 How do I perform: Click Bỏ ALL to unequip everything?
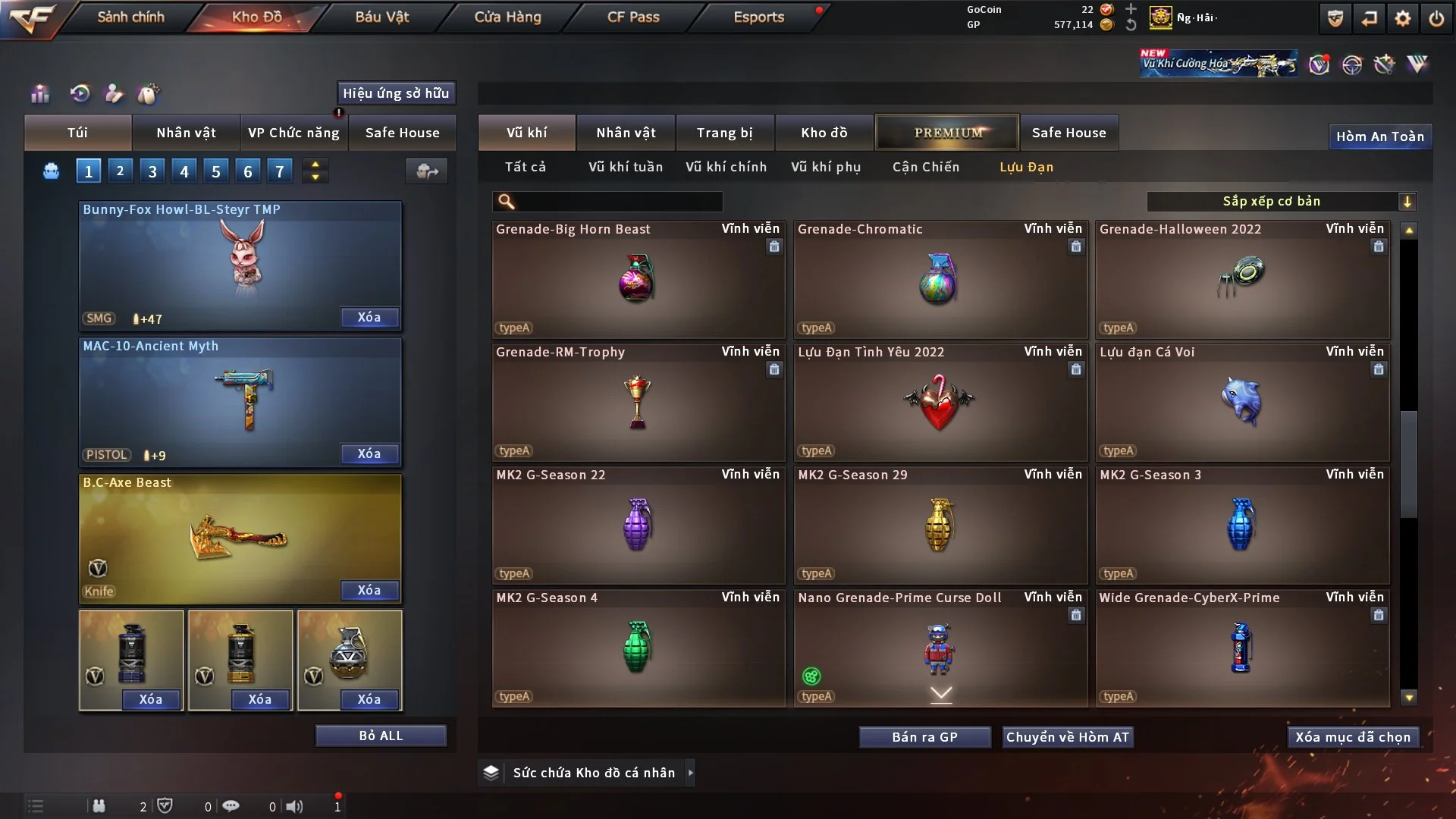(x=381, y=736)
